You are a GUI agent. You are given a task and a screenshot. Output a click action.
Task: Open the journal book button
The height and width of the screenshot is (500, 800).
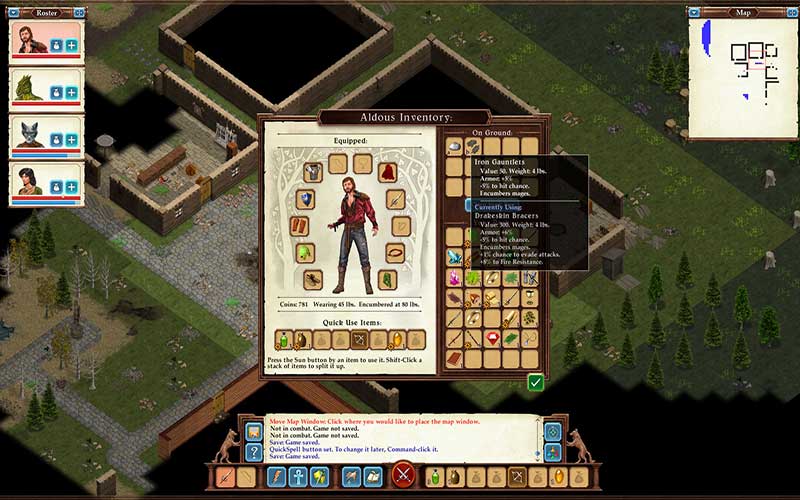click(x=374, y=476)
